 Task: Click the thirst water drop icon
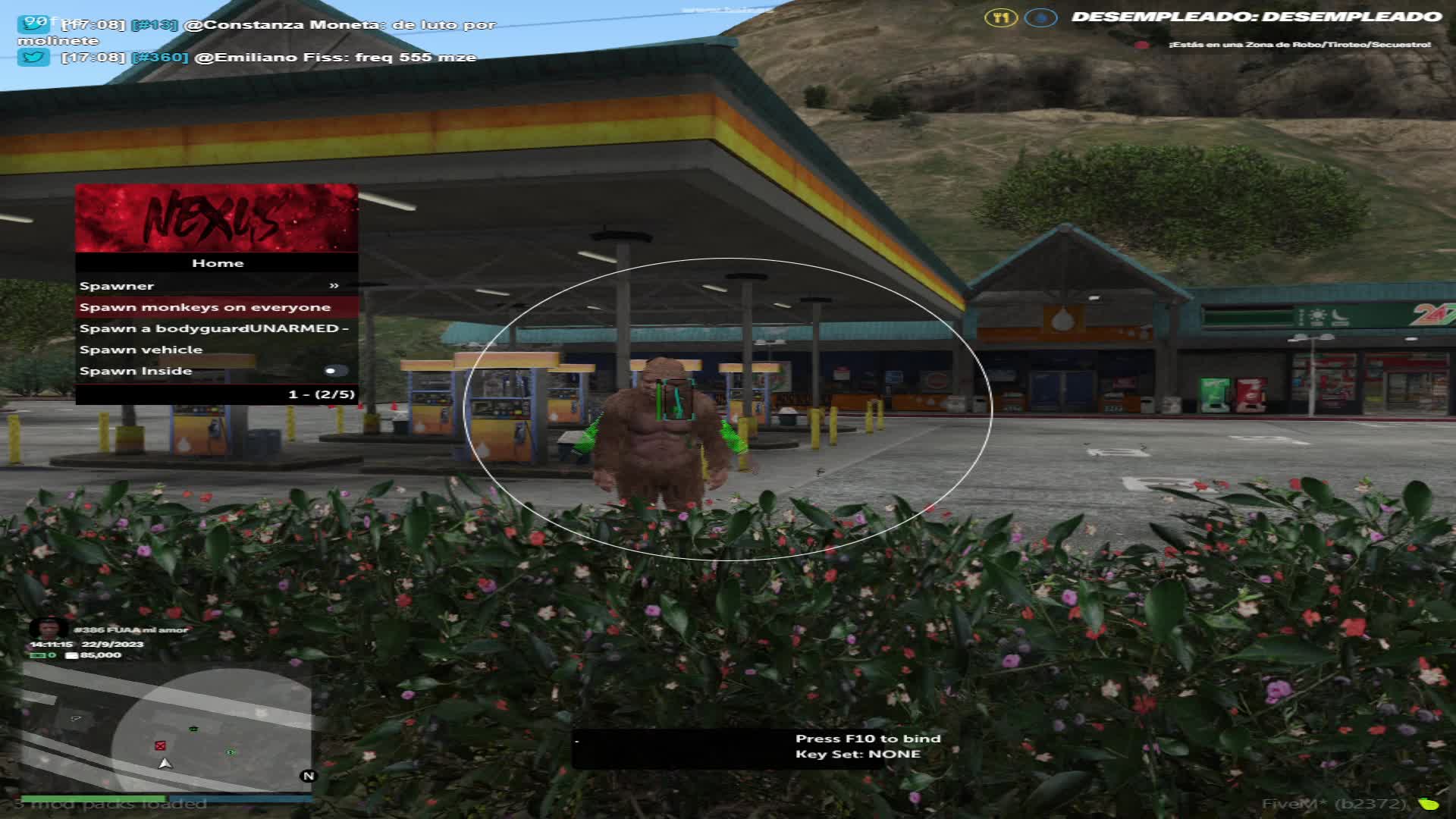pos(1040,17)
